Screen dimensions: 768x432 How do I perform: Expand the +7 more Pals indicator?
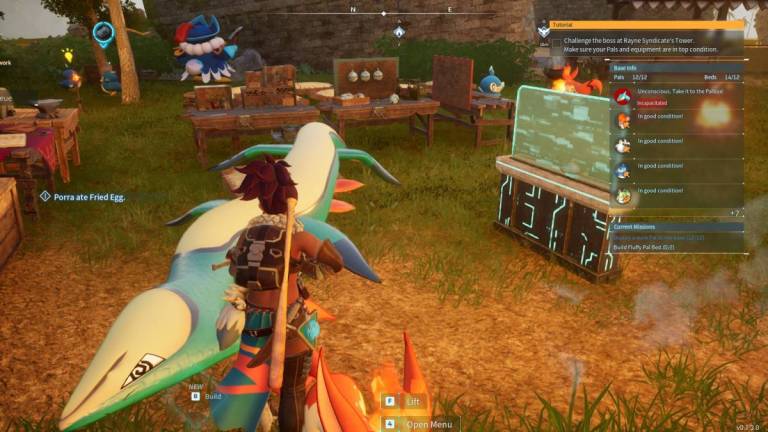pyautogui.click(x=735, y=213)
